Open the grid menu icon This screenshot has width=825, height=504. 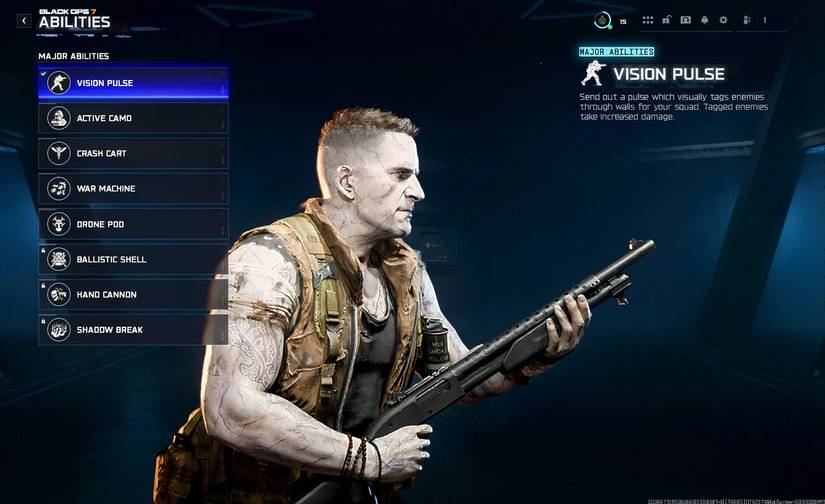(648, 20)
